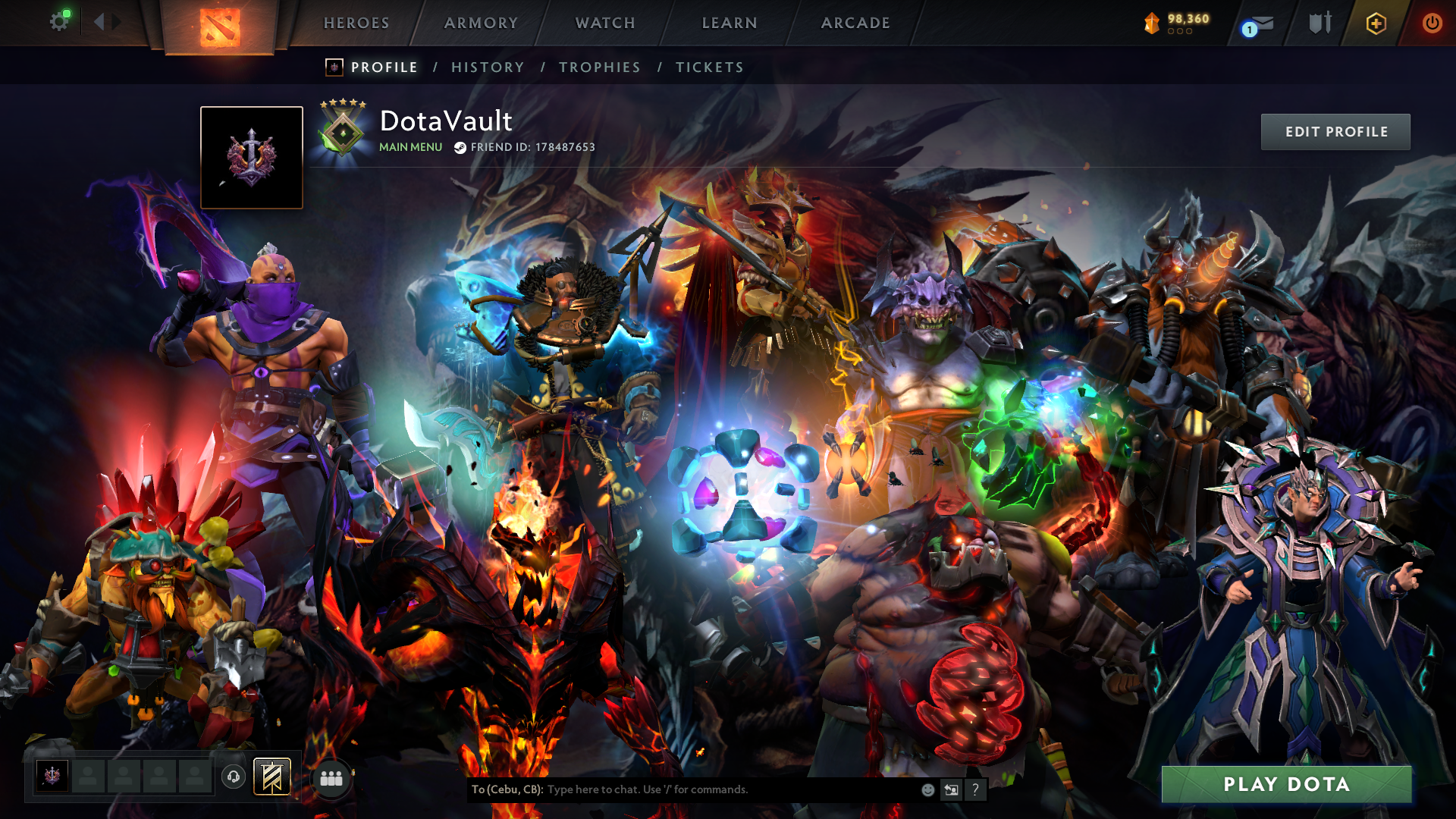Click the Edit Profile button
The width and height of the screenshot is (1456, 819).
1335,132
